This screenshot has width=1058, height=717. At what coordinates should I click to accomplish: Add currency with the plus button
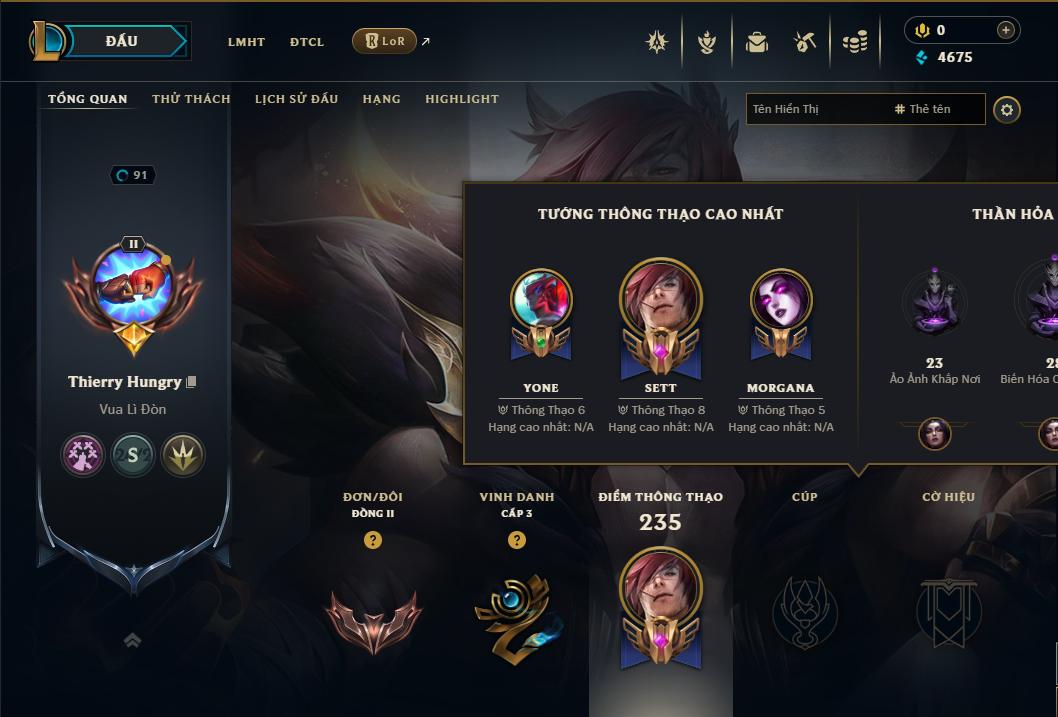click(1006, 30)
